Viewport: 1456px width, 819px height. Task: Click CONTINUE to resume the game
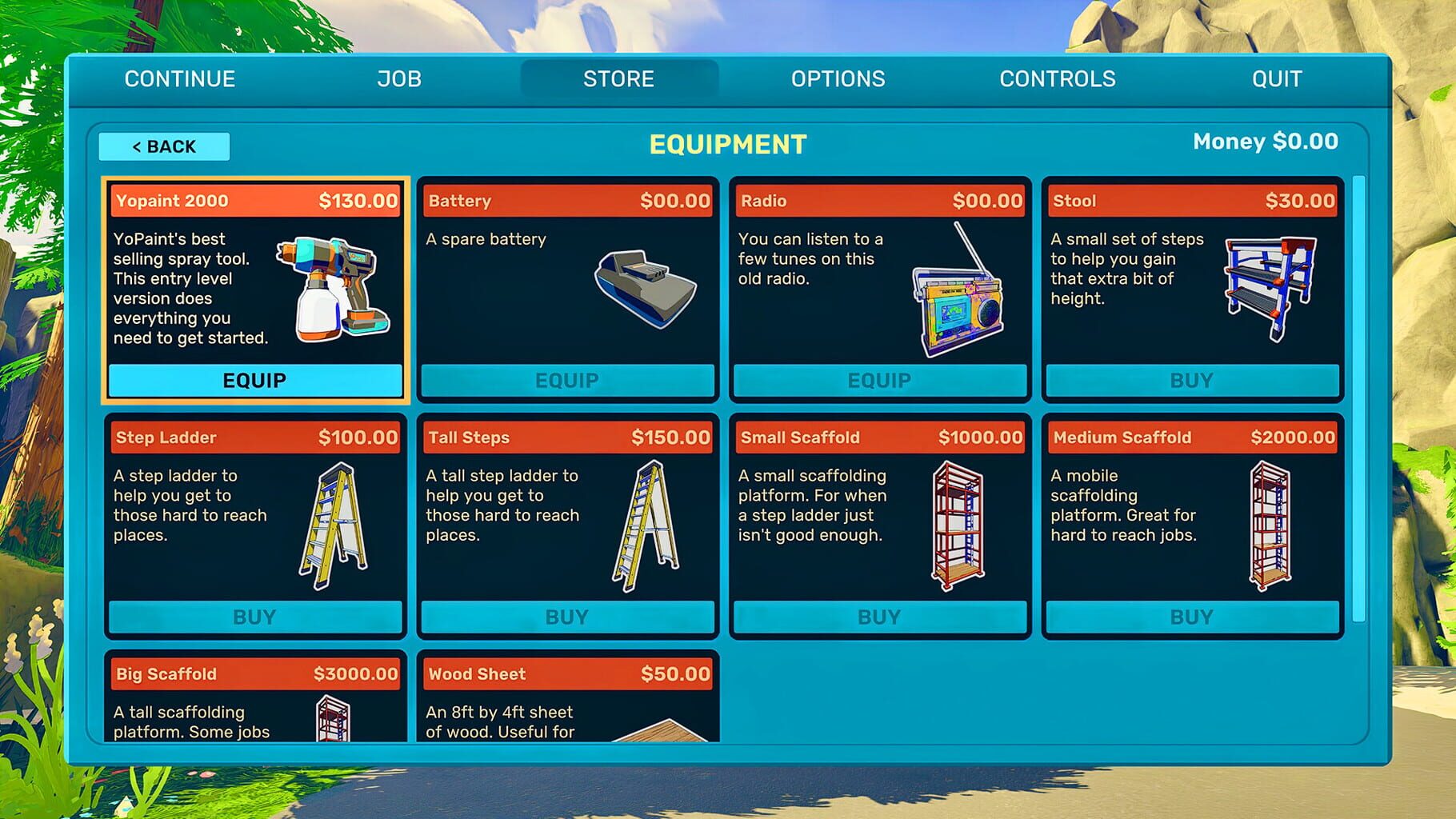click(179, 78)
